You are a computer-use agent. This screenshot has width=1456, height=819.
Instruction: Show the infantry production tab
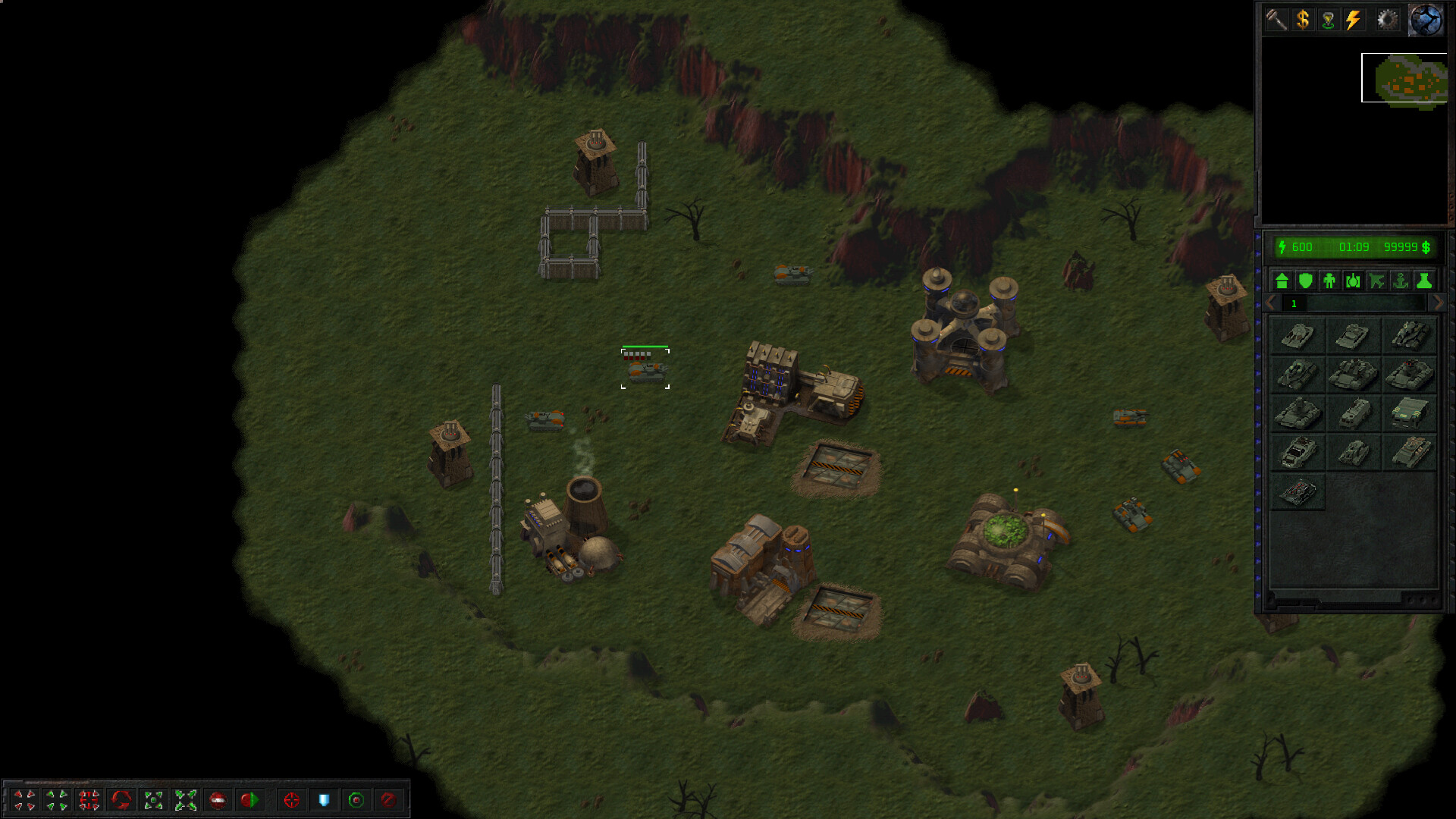pos(1329,281)
